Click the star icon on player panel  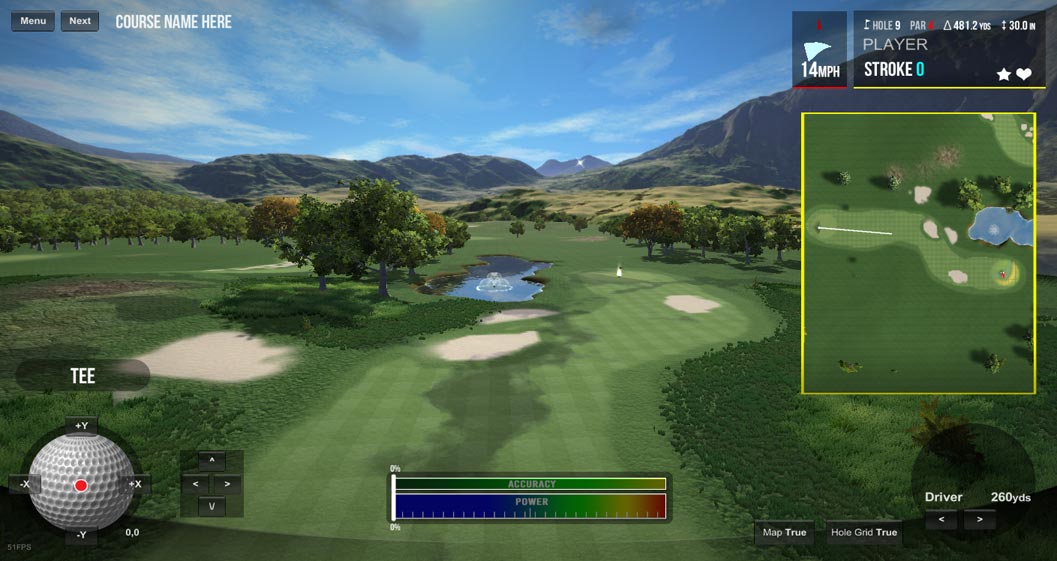1004,74
